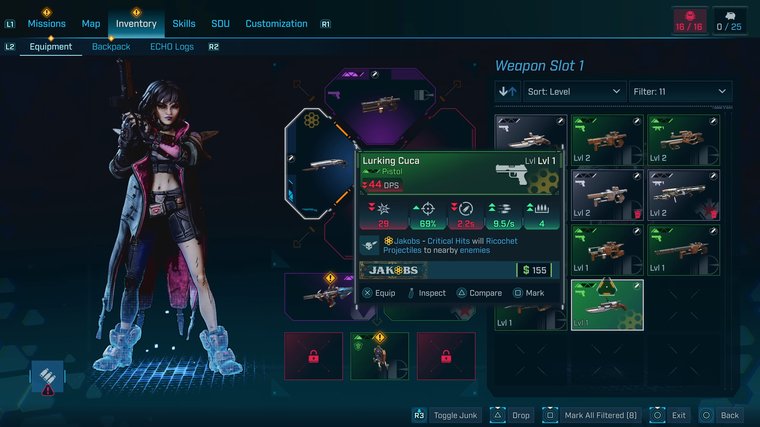Inspect the Lurking Cuca pistol
This screenshot has height=427, width=760.
[425, 293]
